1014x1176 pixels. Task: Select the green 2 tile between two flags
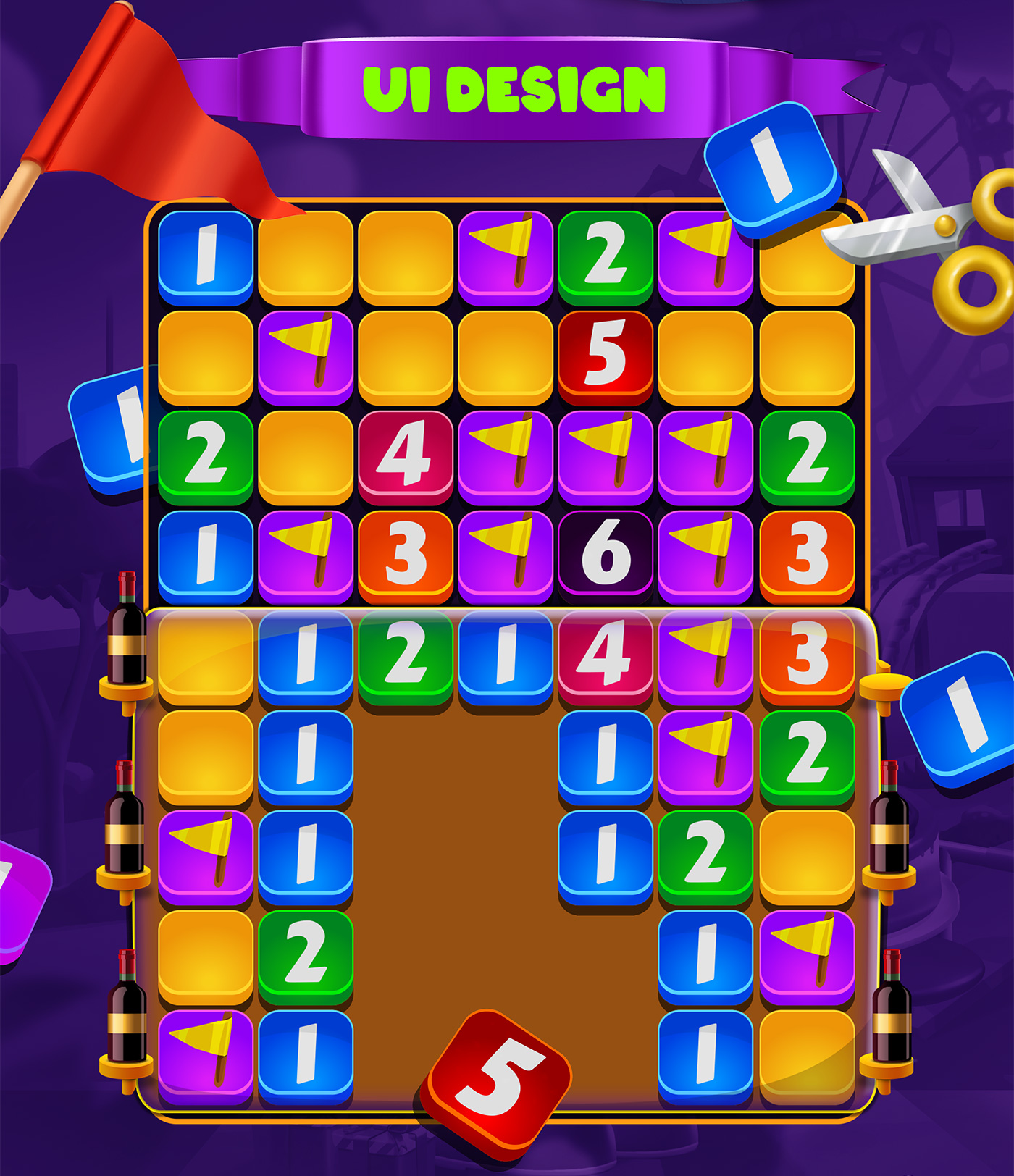click(606, 256)
